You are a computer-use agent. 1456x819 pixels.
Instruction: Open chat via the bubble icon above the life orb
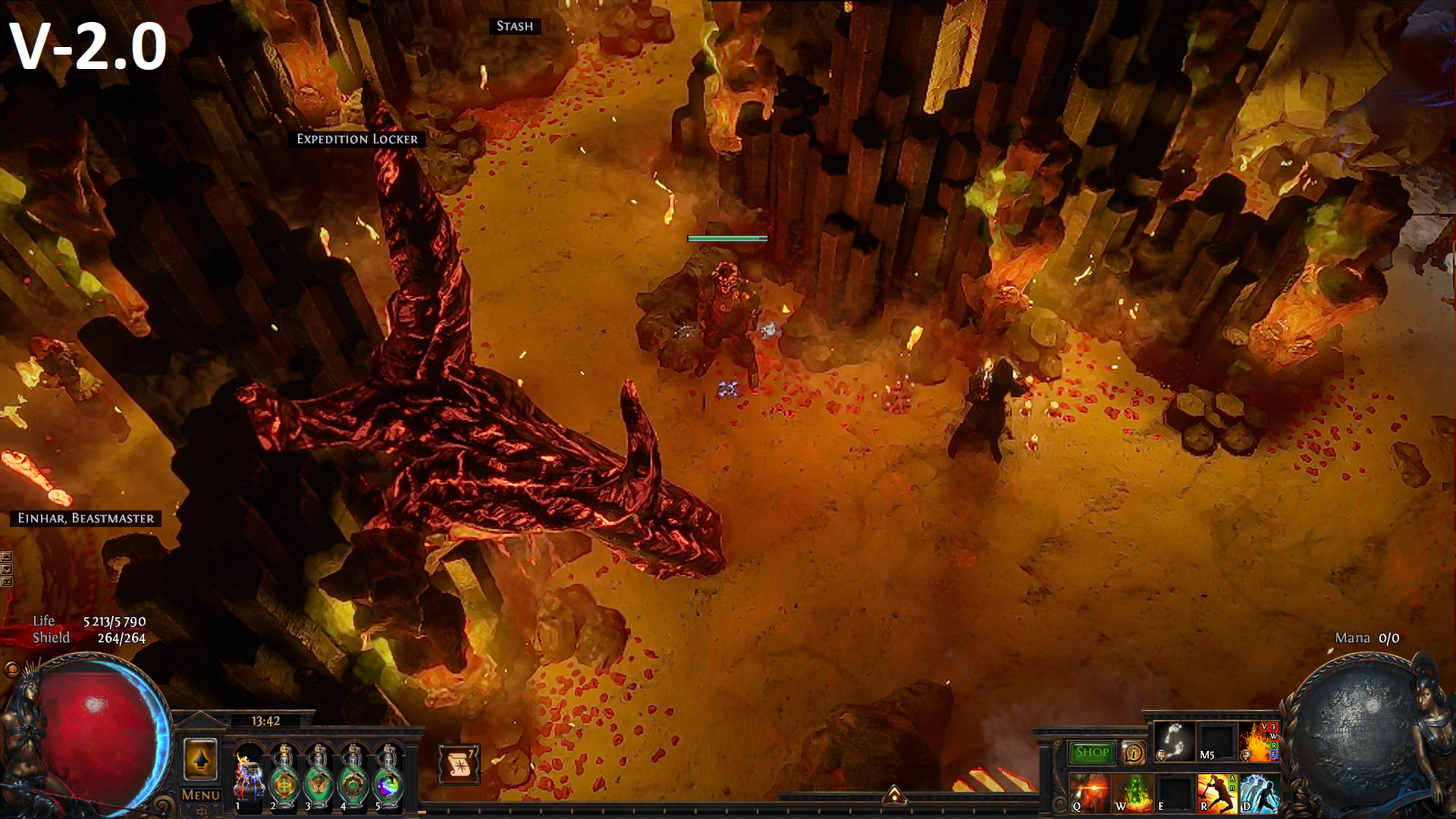(11, 669)
